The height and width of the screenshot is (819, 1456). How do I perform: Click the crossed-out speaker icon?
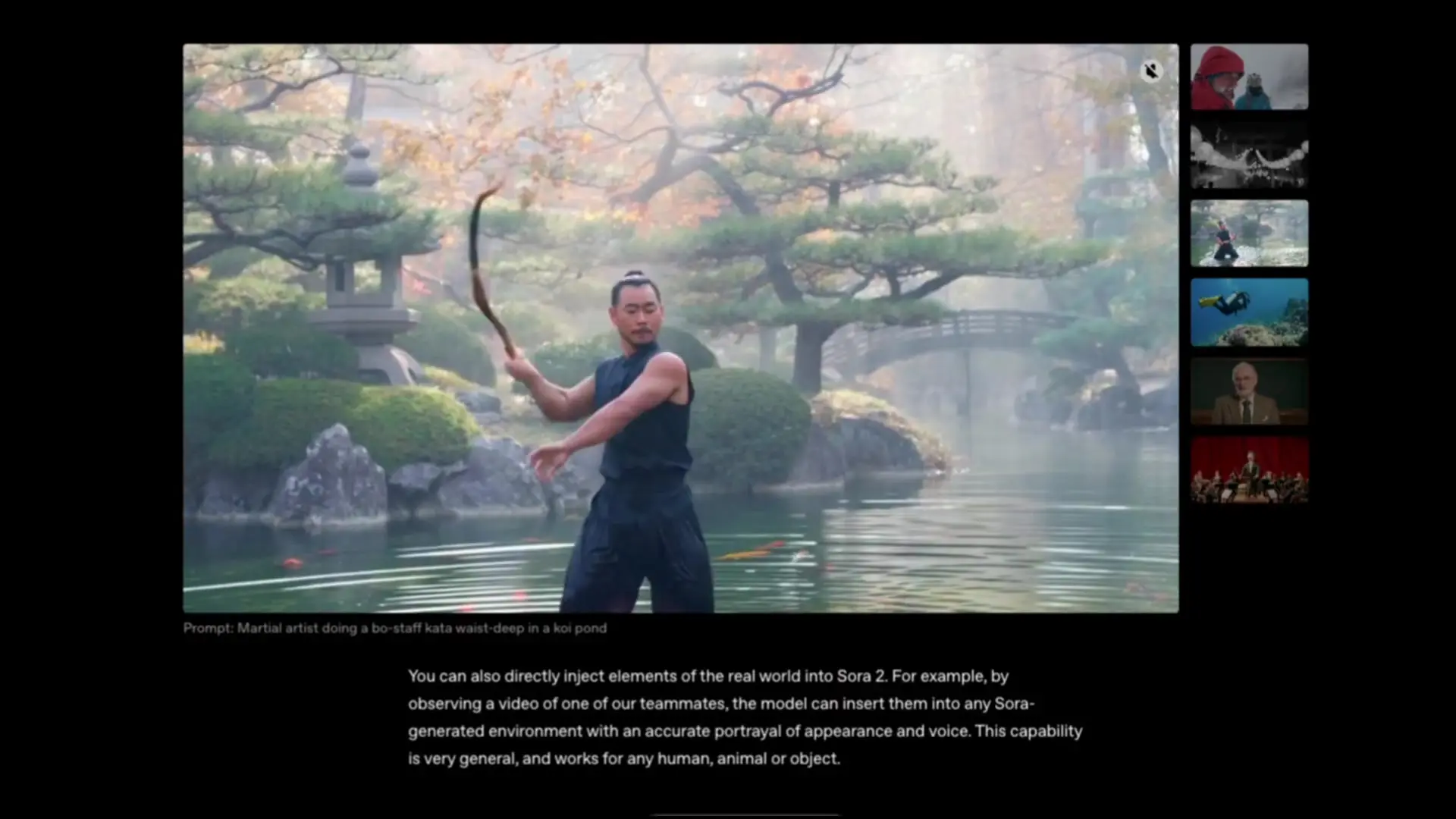pyautogui.click(x=1151, y=71)
